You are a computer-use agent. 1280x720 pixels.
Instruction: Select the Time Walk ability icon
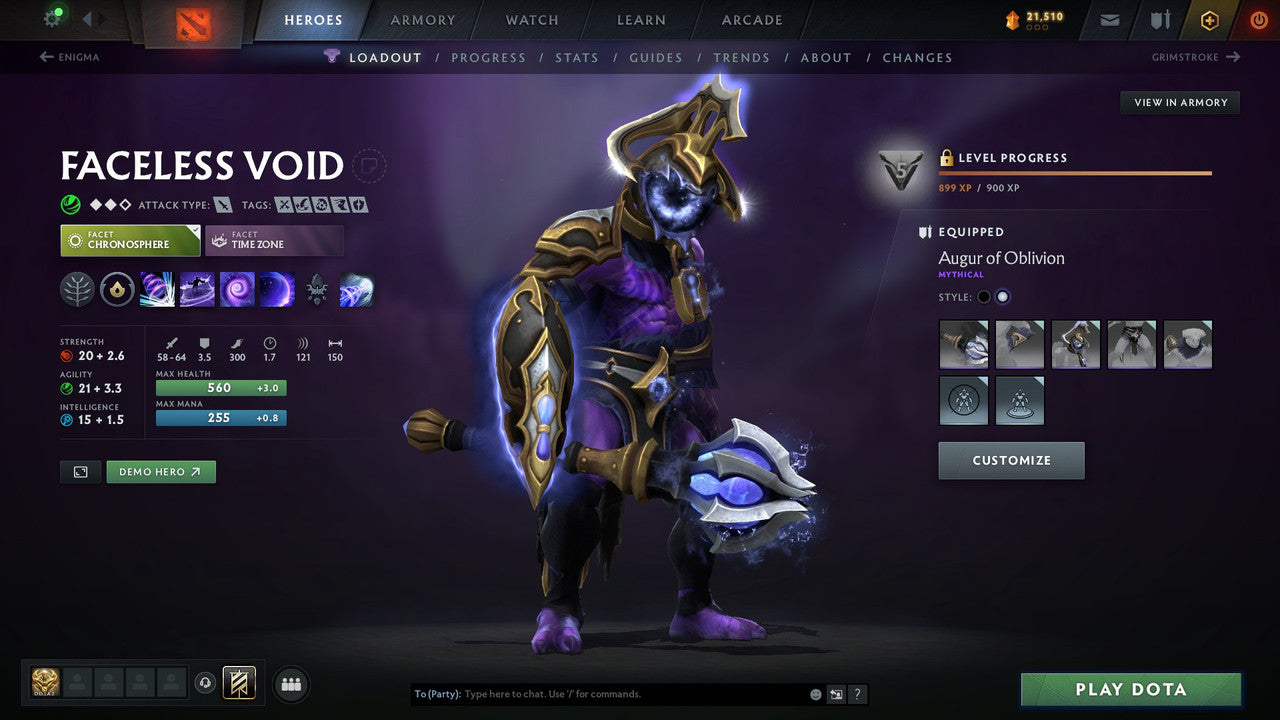(x=156, y=288)
